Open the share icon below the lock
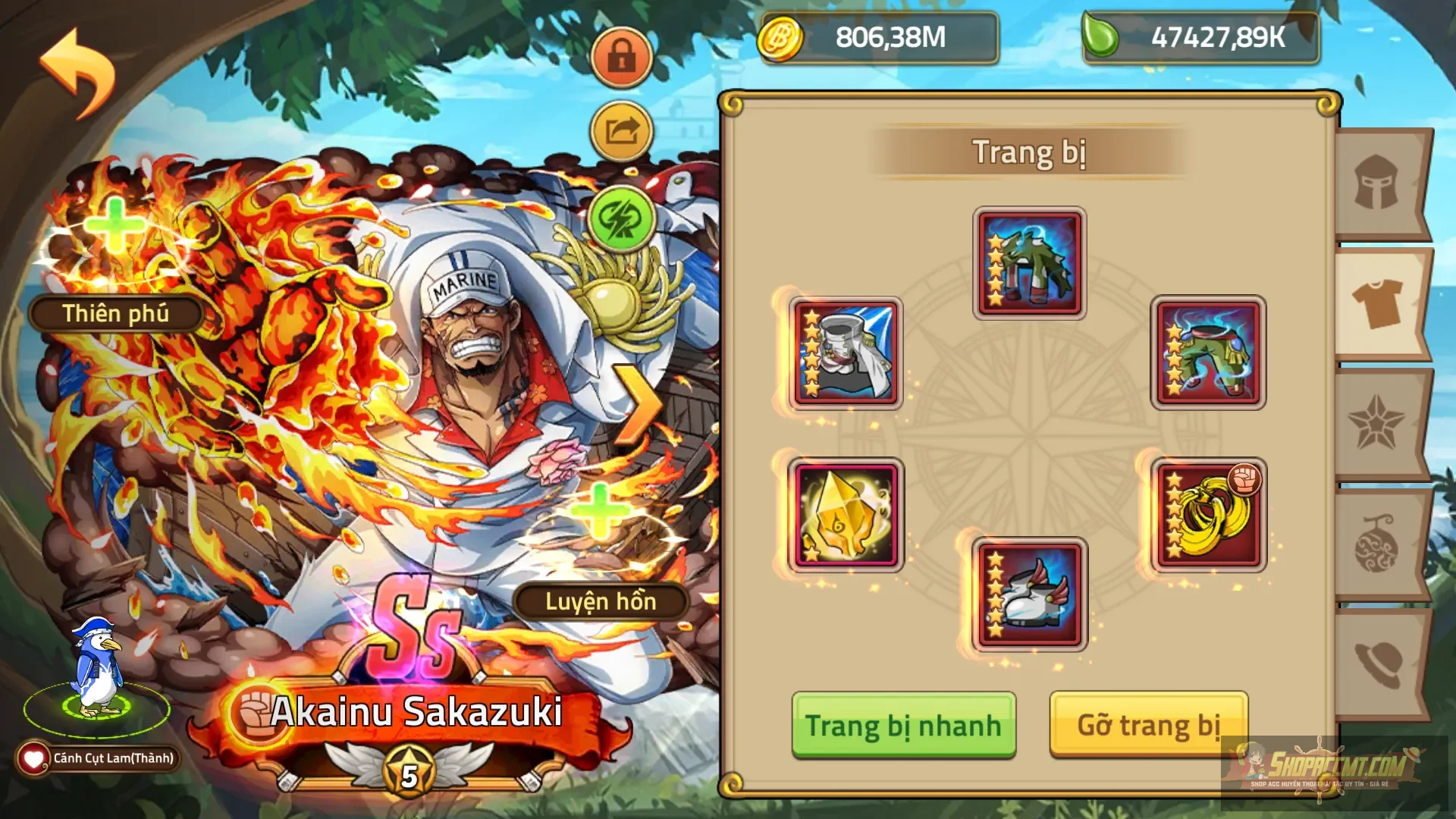The image size is (1456, 819). point(621,130)
